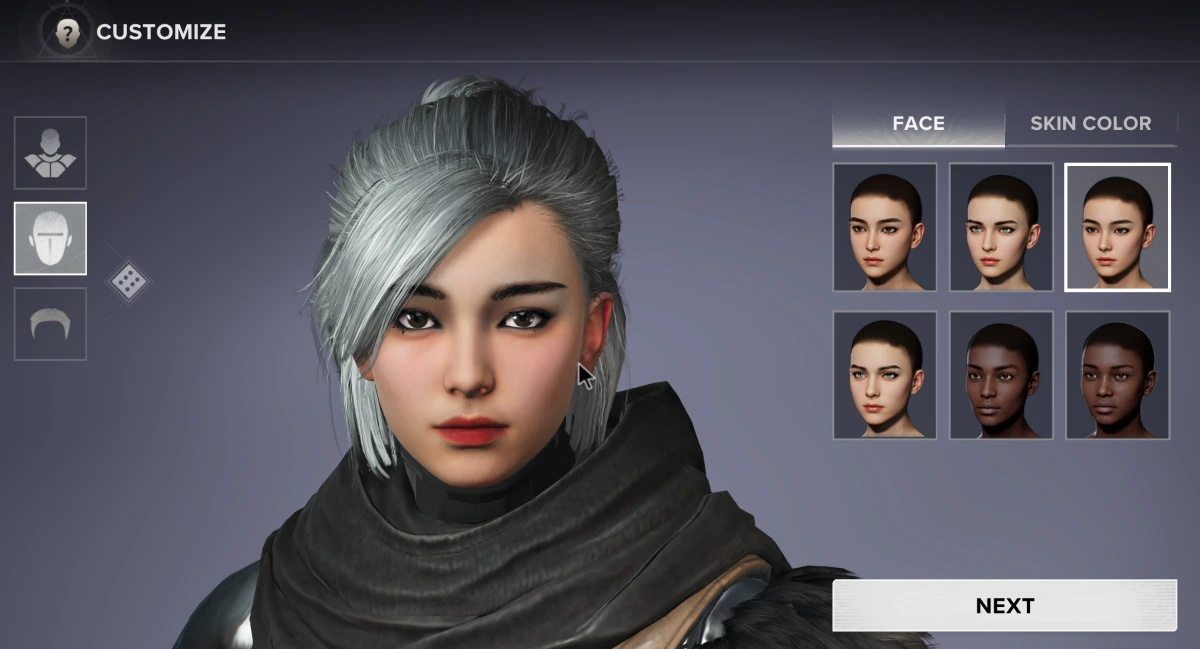Select the bottom-right dark-skinned face preset

click(x=1117, y=375)
